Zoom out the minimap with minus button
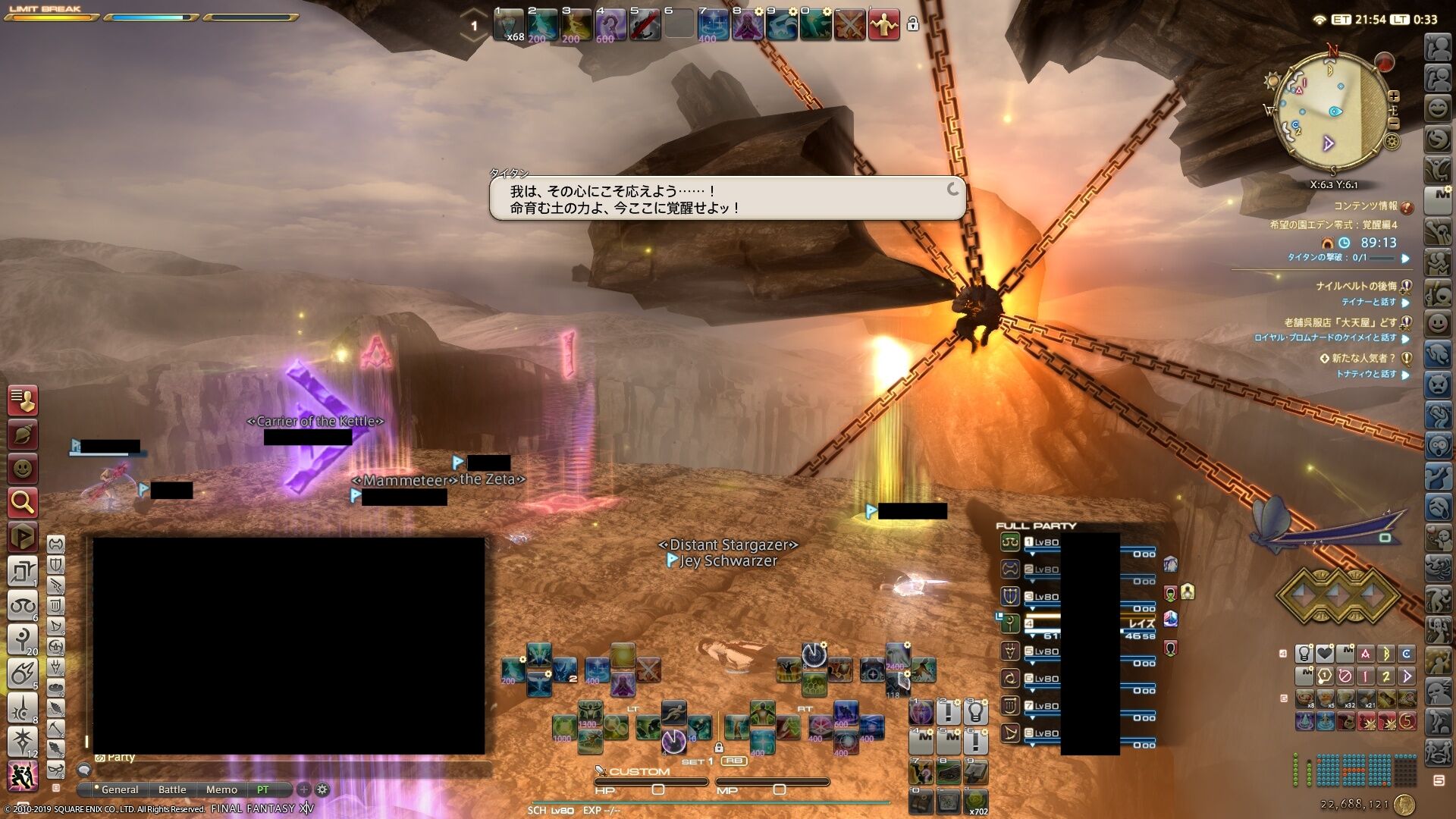 point(1394,122)
